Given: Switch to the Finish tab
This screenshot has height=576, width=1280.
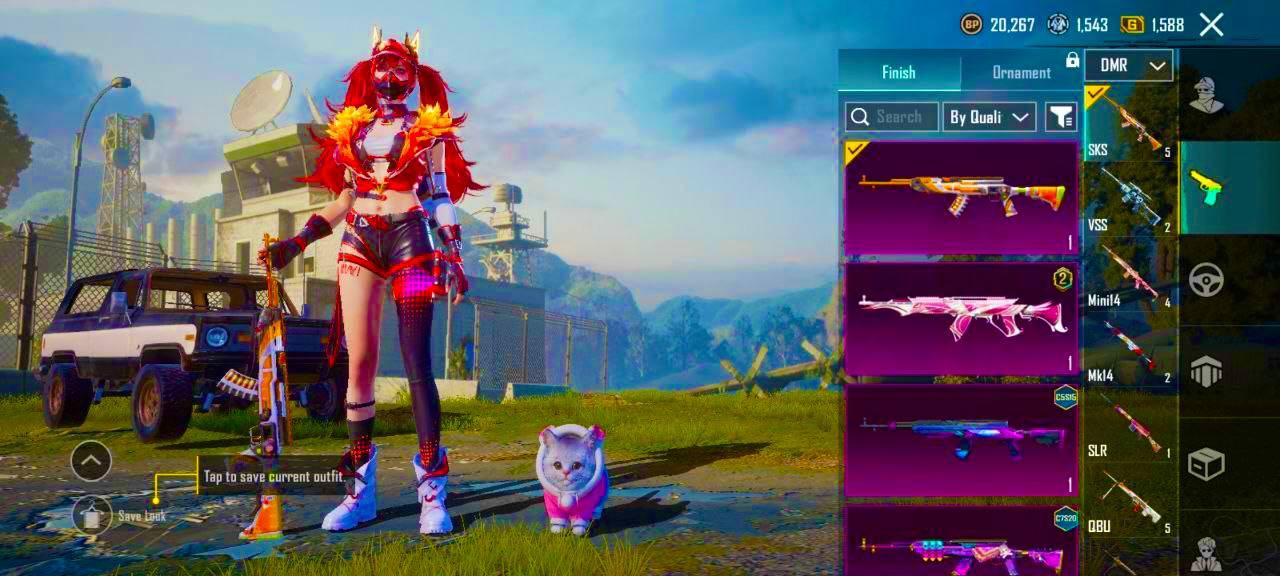Looking at the screenshot, I should click(898, 72).
